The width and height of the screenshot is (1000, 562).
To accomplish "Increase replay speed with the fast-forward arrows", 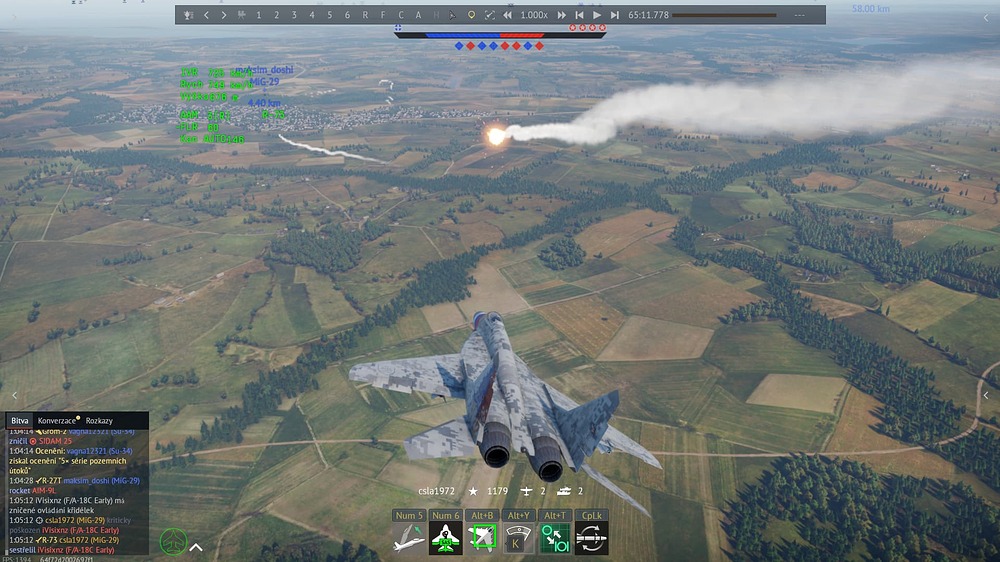I will point(561,15).
